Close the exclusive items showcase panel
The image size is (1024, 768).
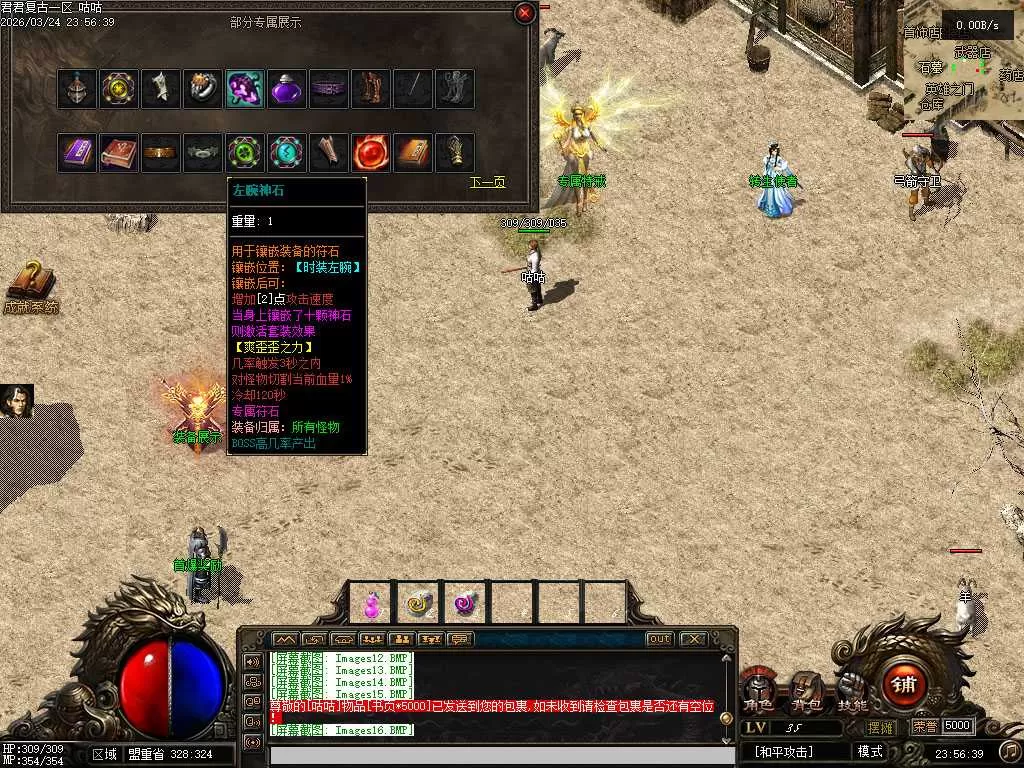[525, 13]
